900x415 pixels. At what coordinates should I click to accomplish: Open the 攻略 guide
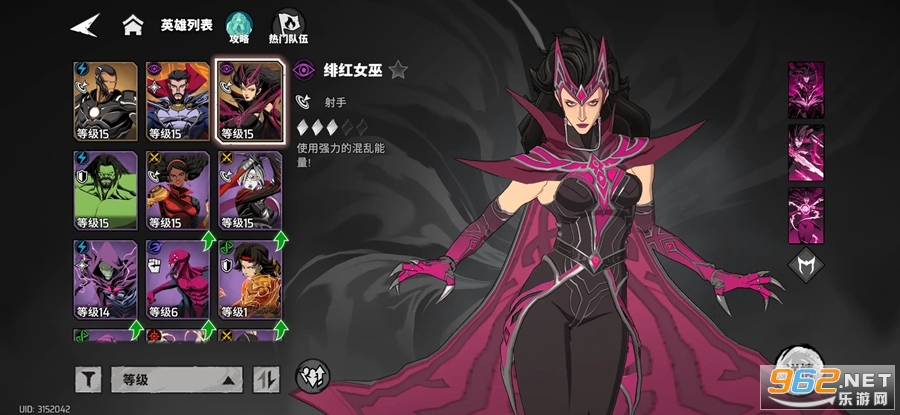pyautogui.click(x=239, y=26)
